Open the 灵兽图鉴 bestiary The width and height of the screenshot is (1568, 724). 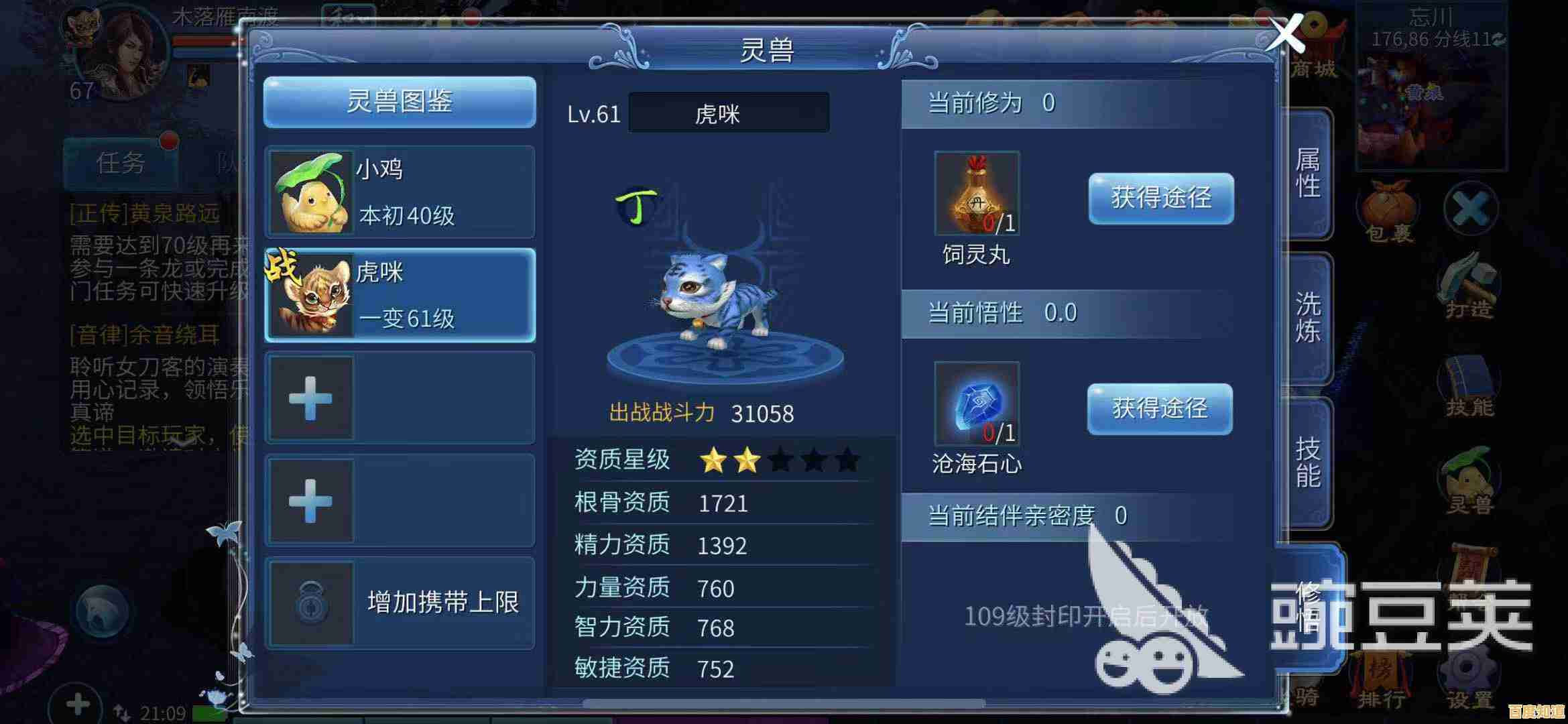pos(400,102)
